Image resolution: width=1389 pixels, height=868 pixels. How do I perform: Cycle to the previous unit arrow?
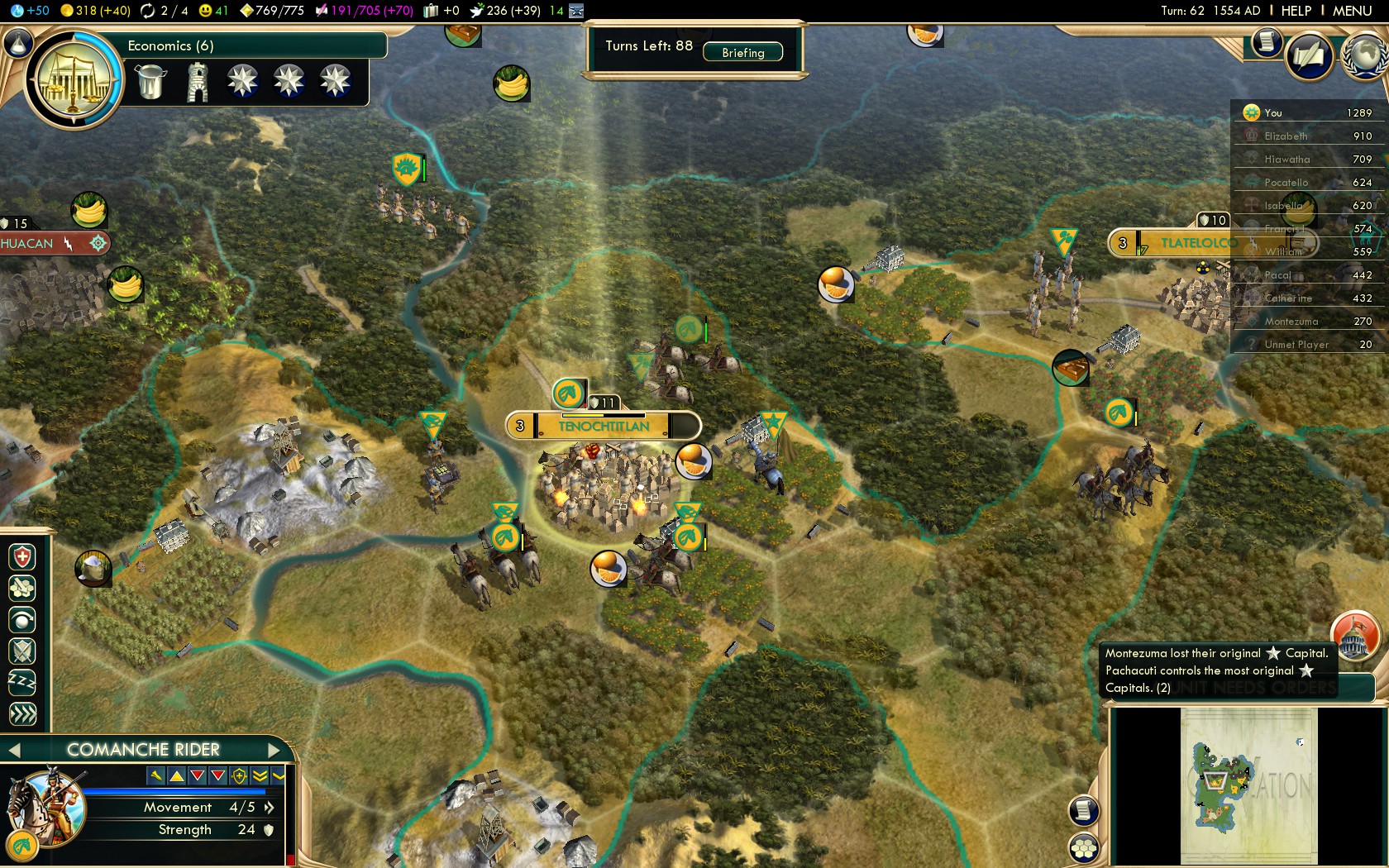click(14, 750)
